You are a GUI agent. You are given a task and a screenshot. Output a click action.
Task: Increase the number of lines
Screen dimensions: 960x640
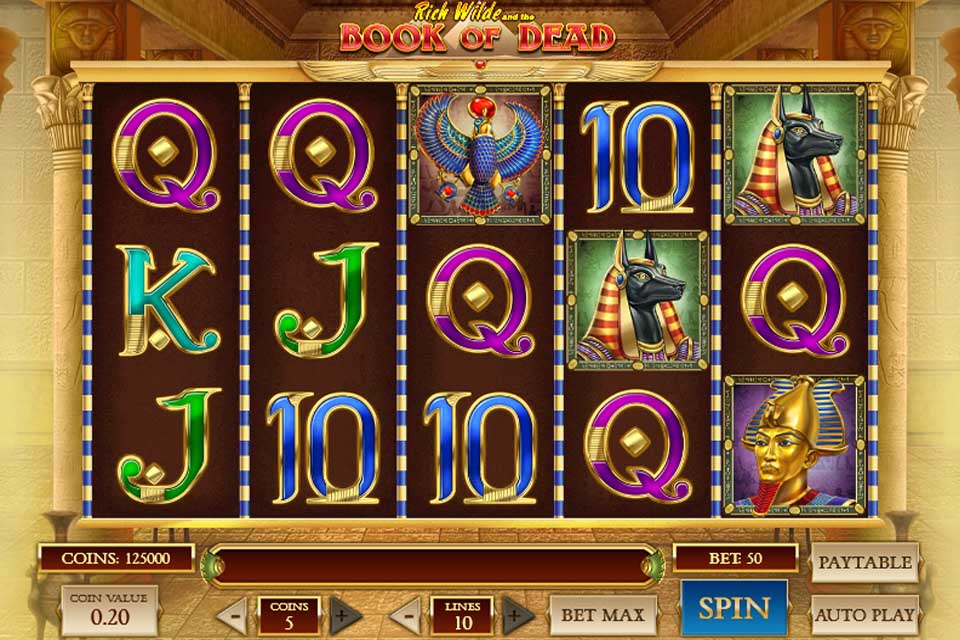click(518, 614)
